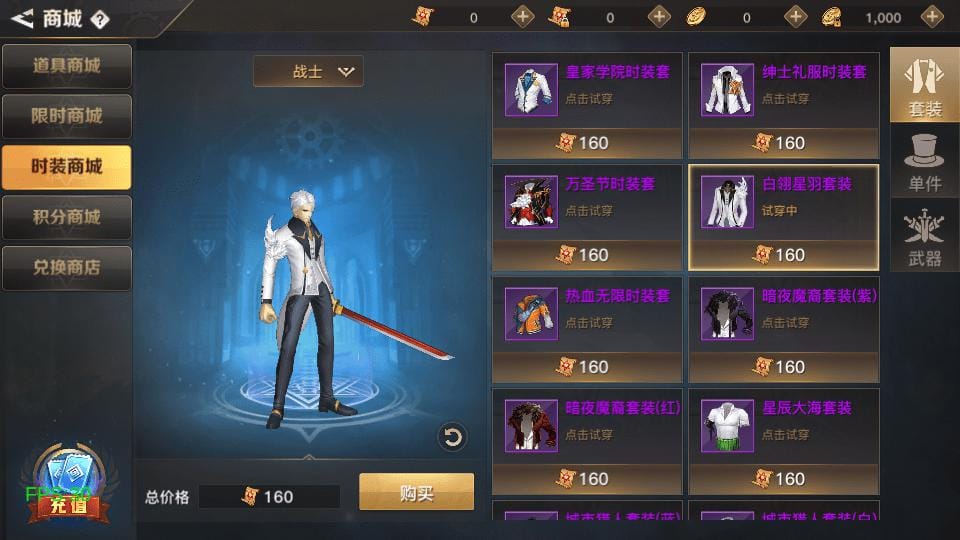Choose the 绅士礼服时装套 outfit

click(783, 92)
